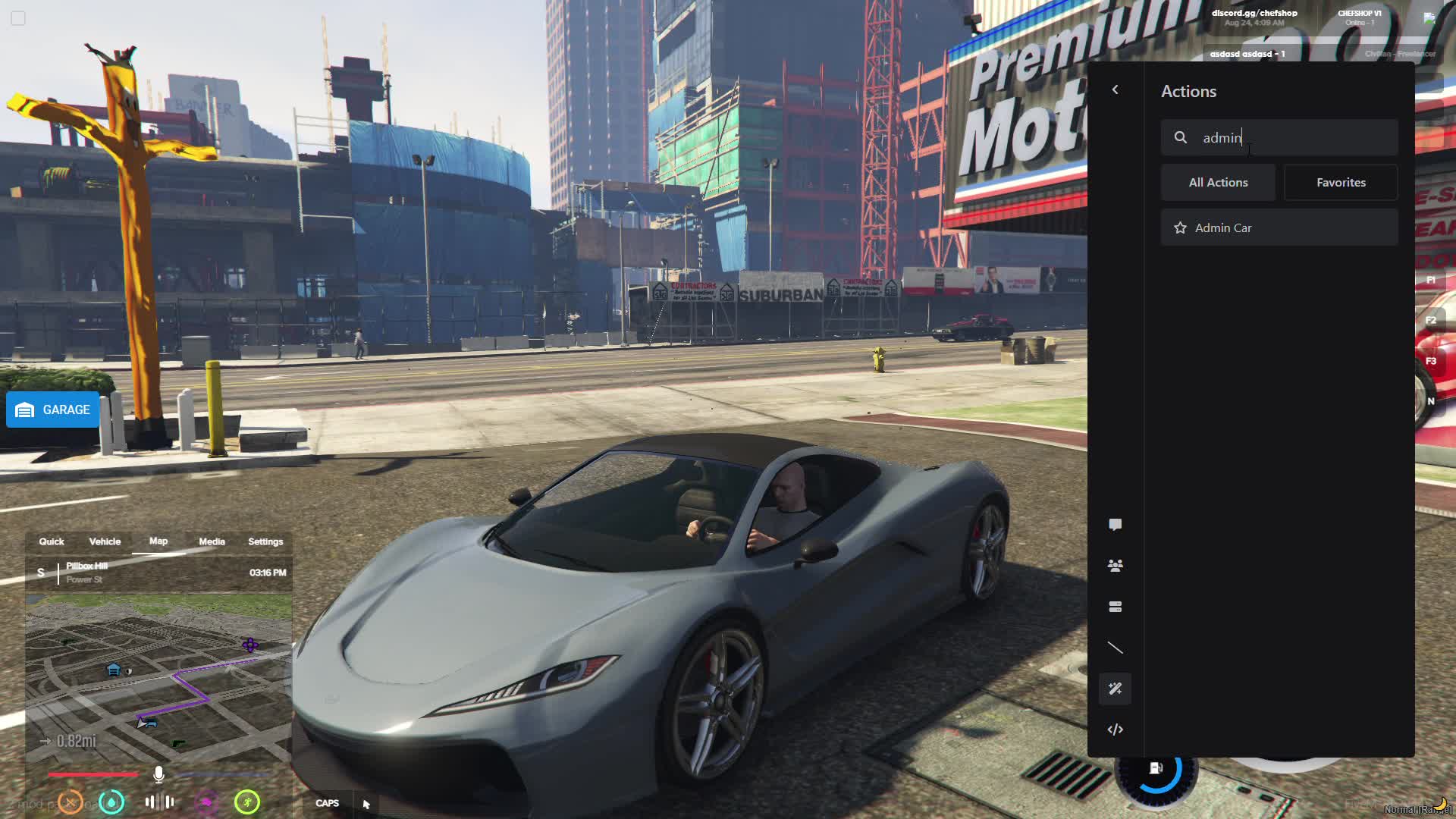Switch to the Media tab
The height and width of the screenshot is (819, 1456).
212,541
